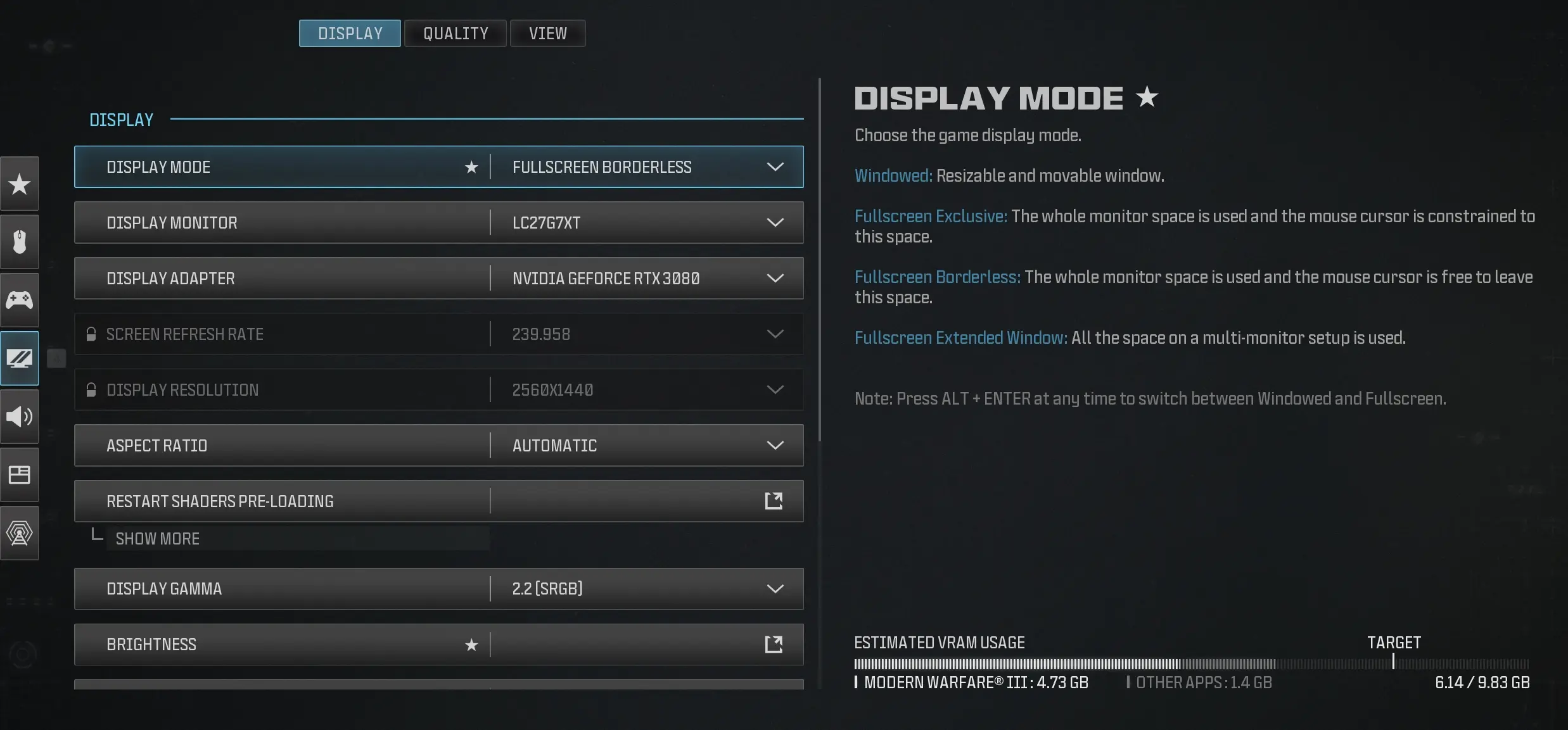
Task: Open the Audio settings speaker icon
Action: point(20,417)
